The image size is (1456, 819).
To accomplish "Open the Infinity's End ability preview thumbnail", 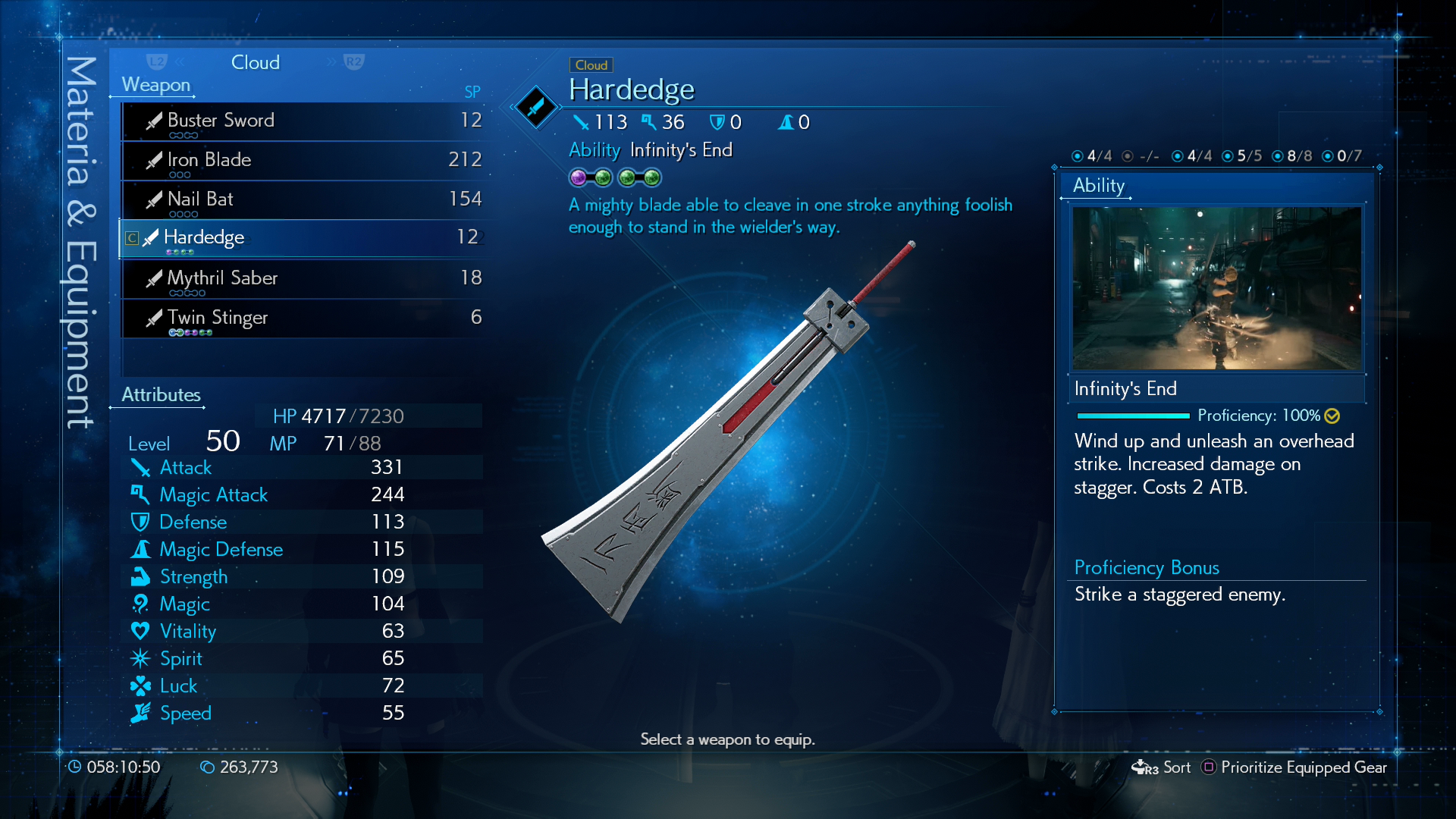I will [x=1216, y=288].
